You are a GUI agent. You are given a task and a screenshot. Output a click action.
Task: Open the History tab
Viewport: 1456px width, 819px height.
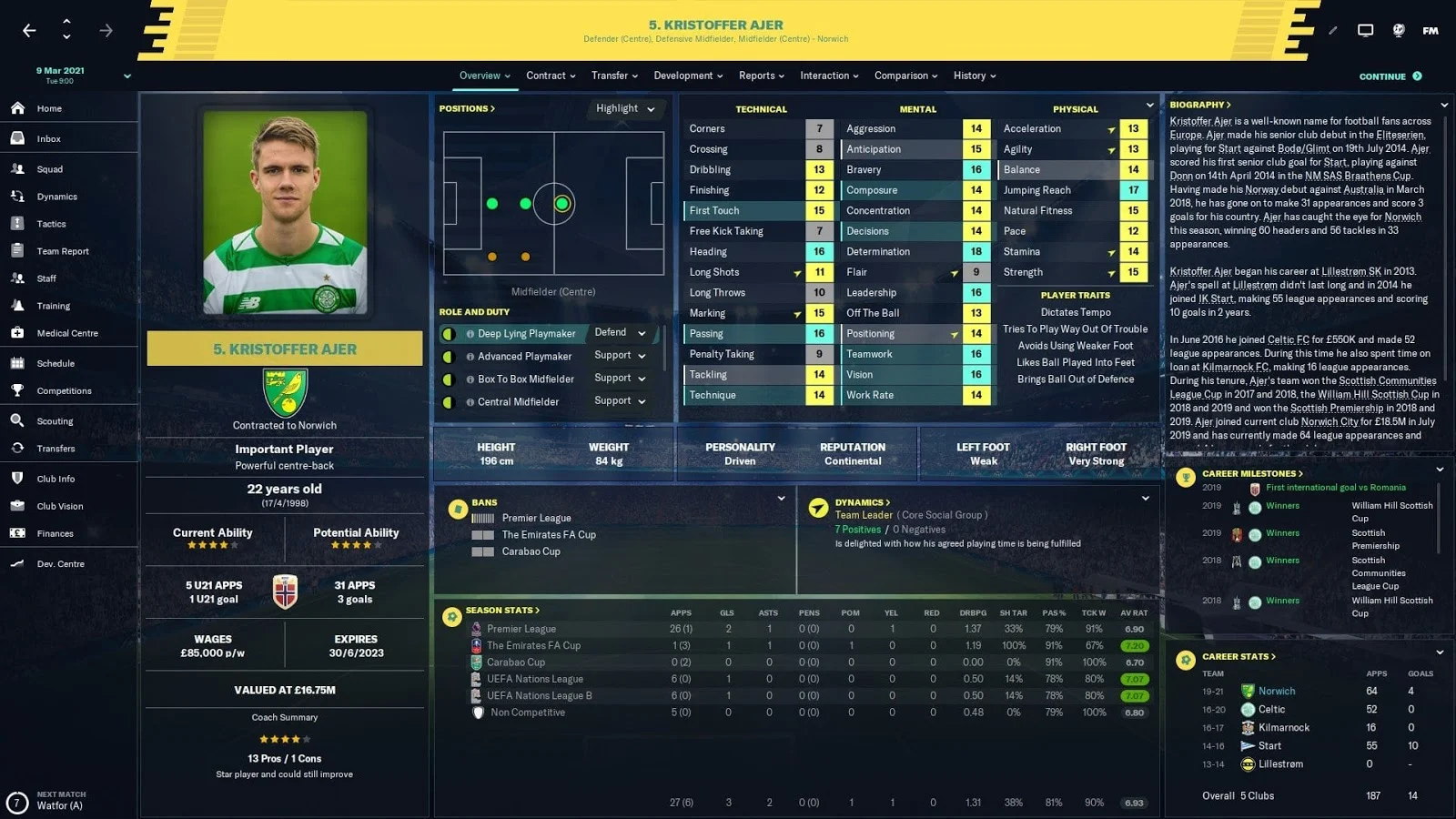[x=970, y=76]
